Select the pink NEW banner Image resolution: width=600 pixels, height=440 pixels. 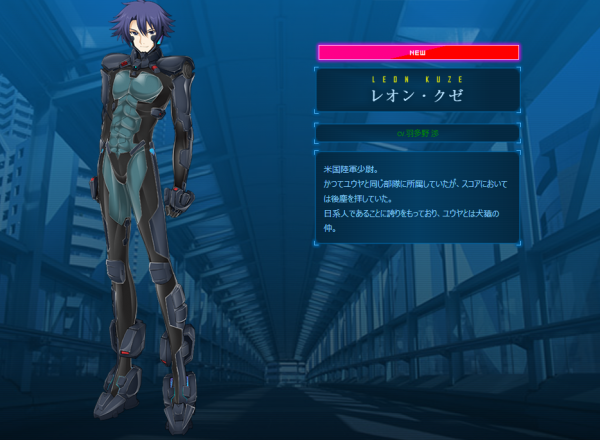click(x=418, y=52)
